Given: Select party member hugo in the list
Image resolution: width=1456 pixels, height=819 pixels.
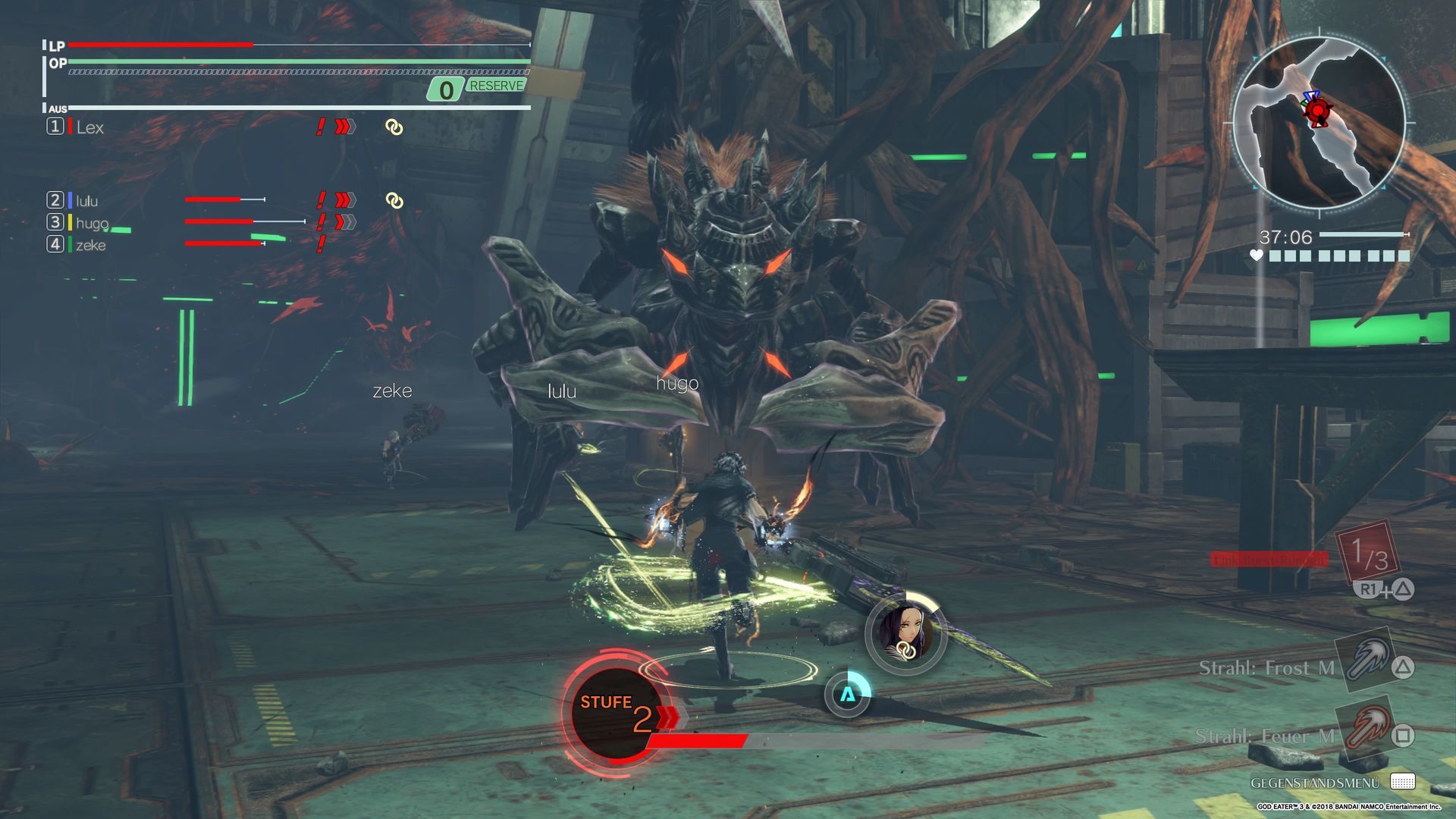Looking at the screenshot, I should pyautogui.click(x=92, y=223).
